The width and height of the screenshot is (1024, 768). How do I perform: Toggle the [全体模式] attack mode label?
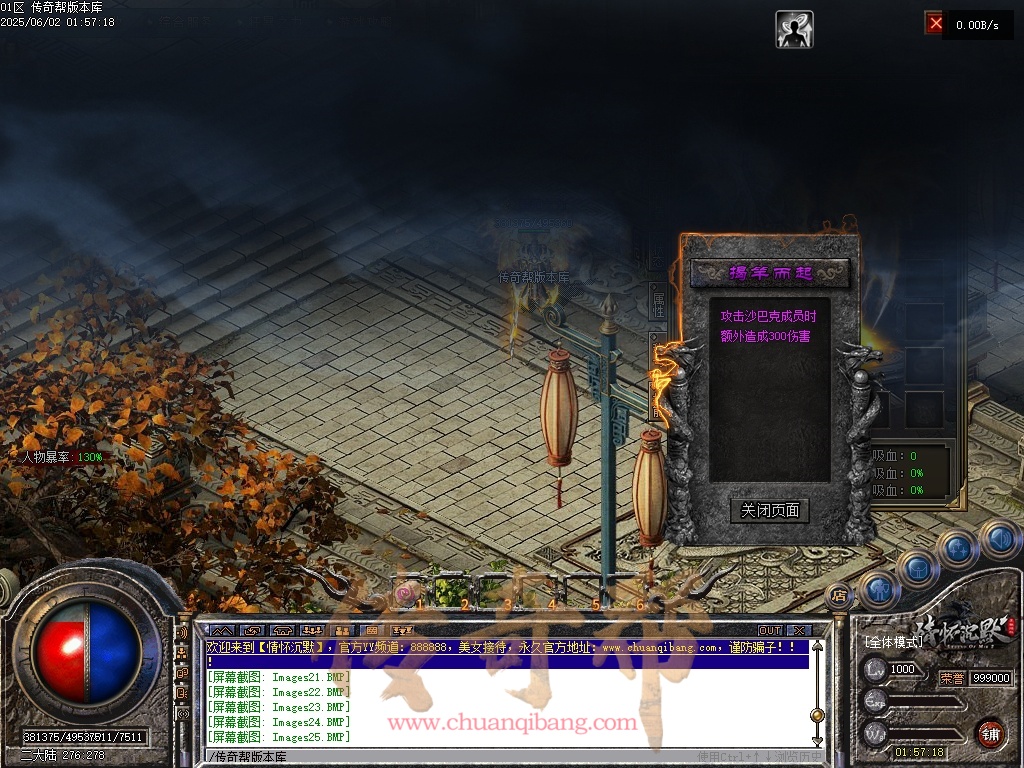pos(893,641)
